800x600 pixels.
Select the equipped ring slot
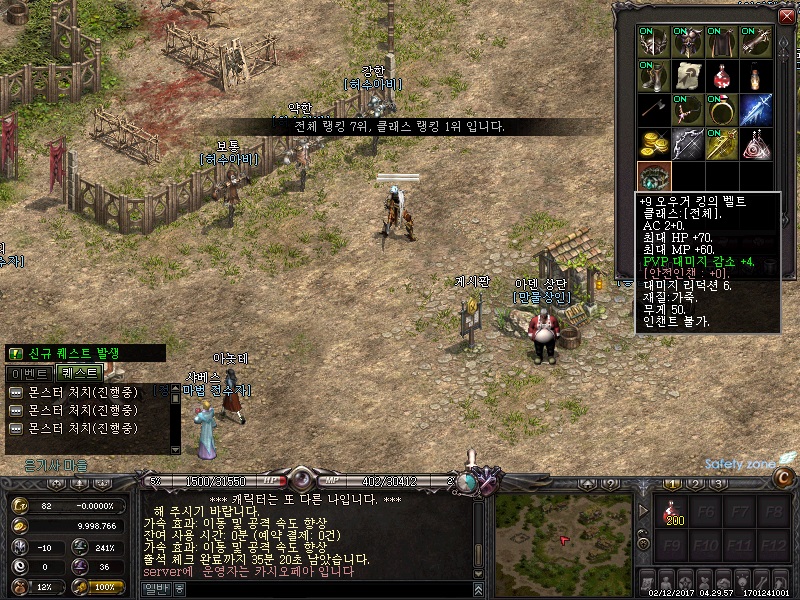coord(723,110)
